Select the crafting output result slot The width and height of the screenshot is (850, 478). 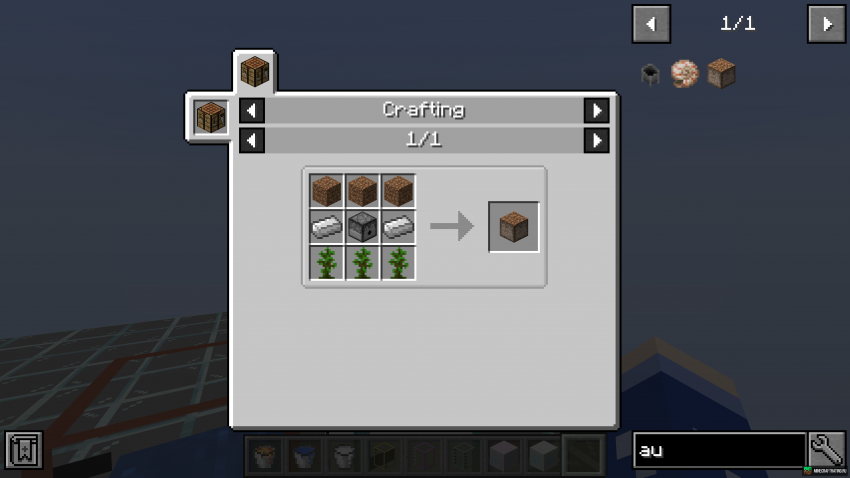(514, 227)
